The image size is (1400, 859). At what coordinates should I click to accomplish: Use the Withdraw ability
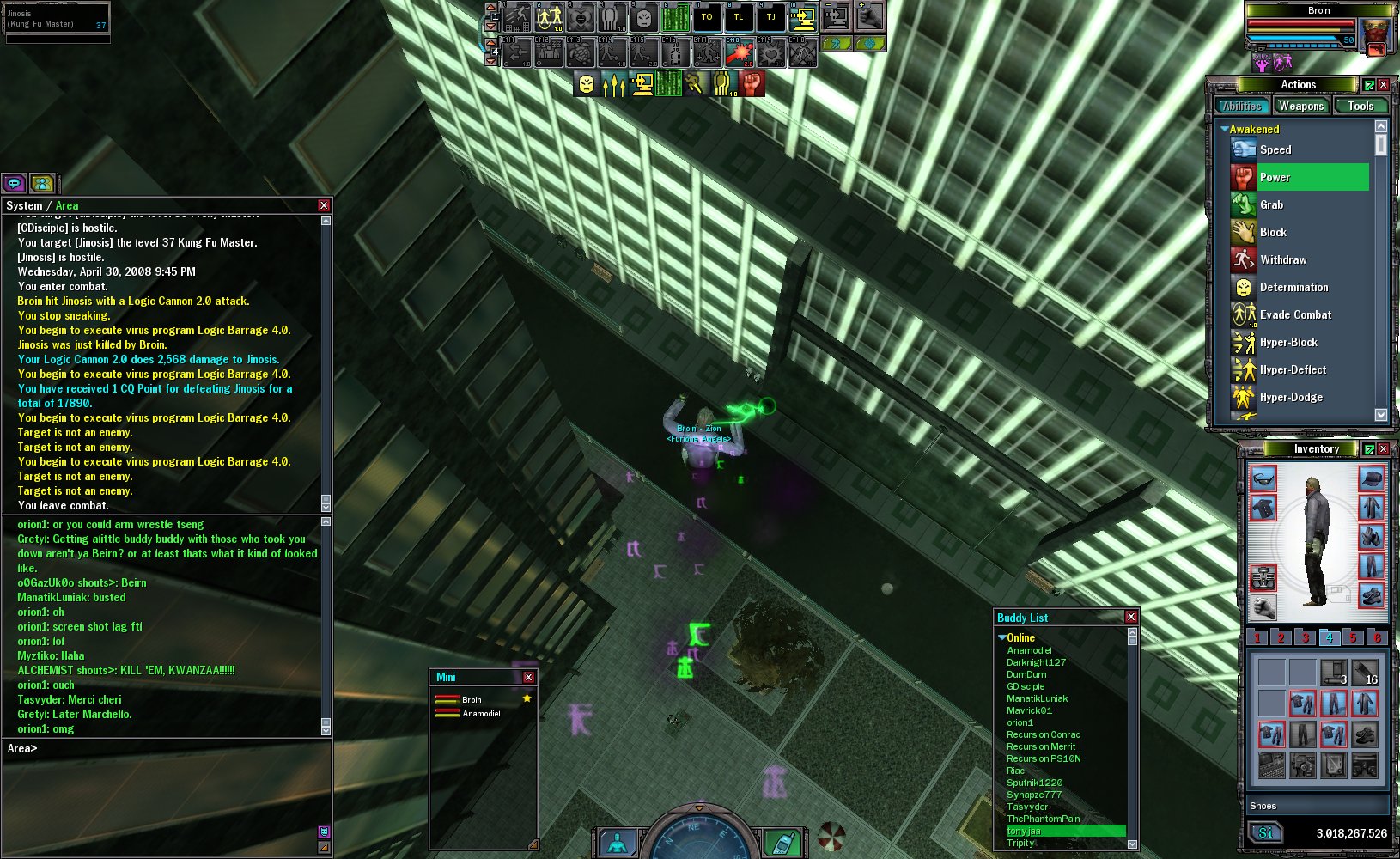coord(1282,259)
